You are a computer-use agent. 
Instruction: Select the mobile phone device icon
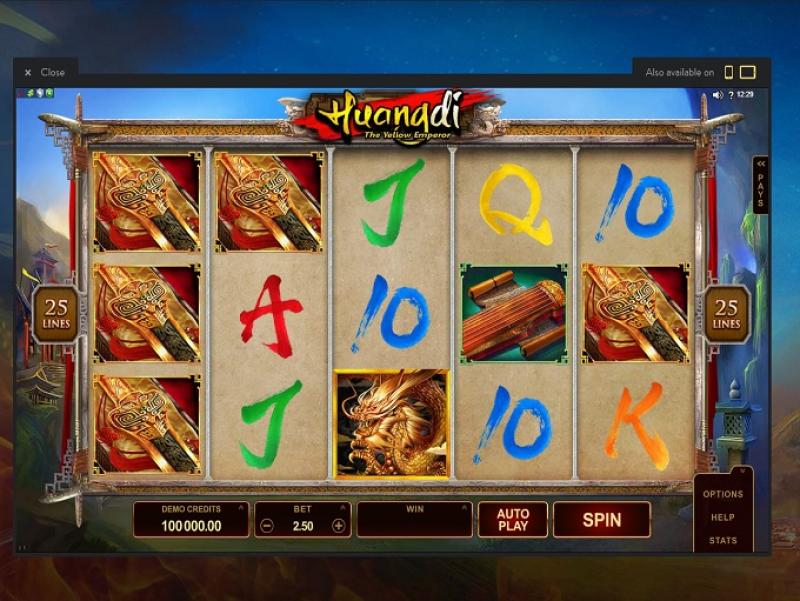729,72
